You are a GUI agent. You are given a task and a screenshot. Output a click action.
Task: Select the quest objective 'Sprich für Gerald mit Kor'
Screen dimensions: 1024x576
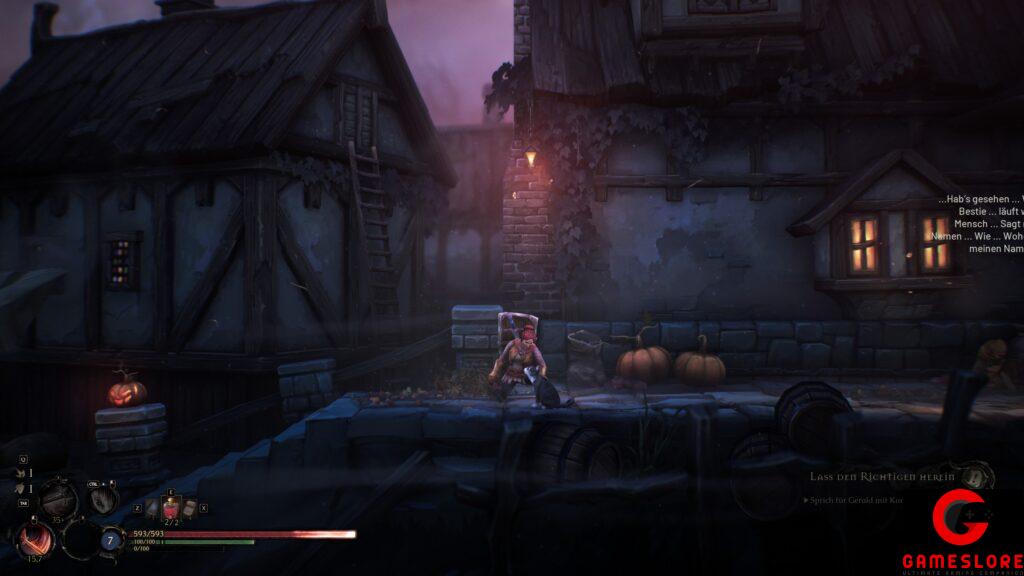(853, 499)
